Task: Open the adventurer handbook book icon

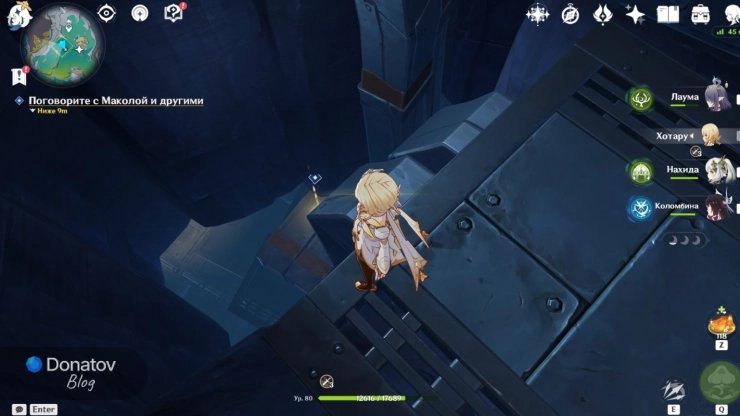Action: 667,14
